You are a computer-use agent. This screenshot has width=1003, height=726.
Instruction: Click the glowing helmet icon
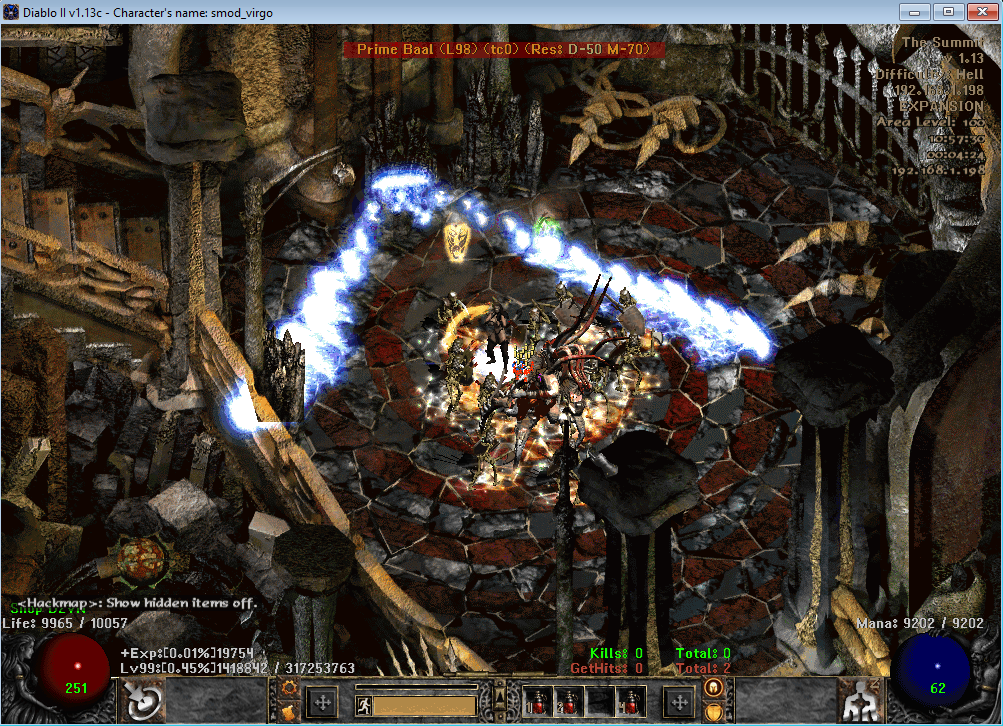click(714, 688)
